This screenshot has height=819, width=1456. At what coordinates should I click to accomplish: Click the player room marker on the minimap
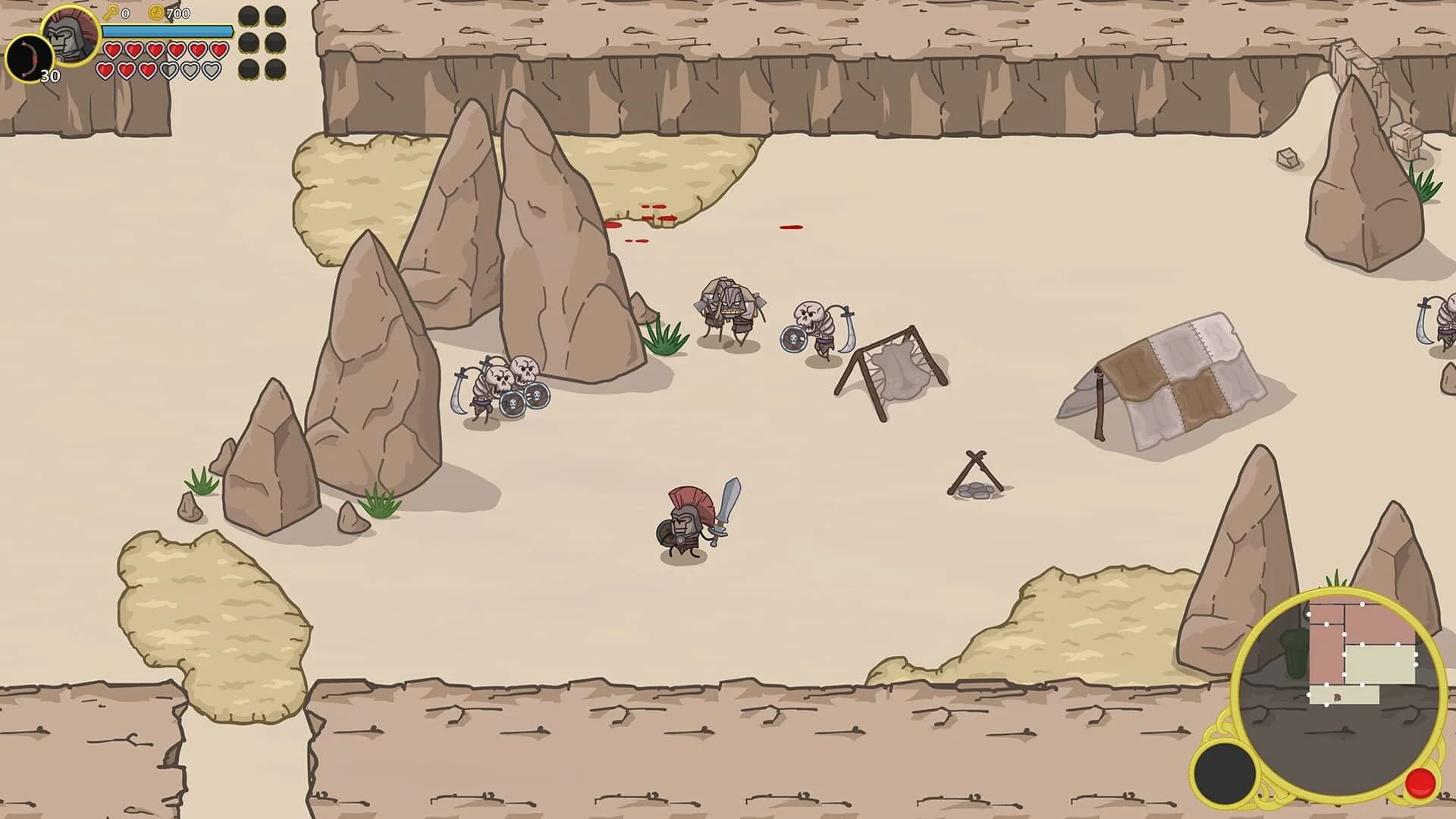click(x=1337, y=697)
